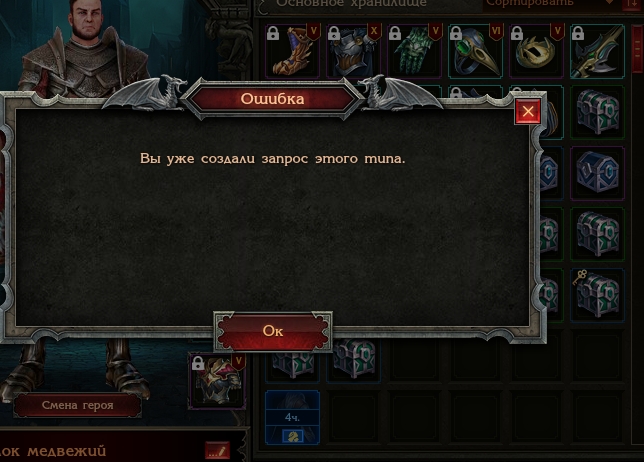Select the golden ring item
The height and width of the screenshot is (462, 644).
[x=536, y=51]
